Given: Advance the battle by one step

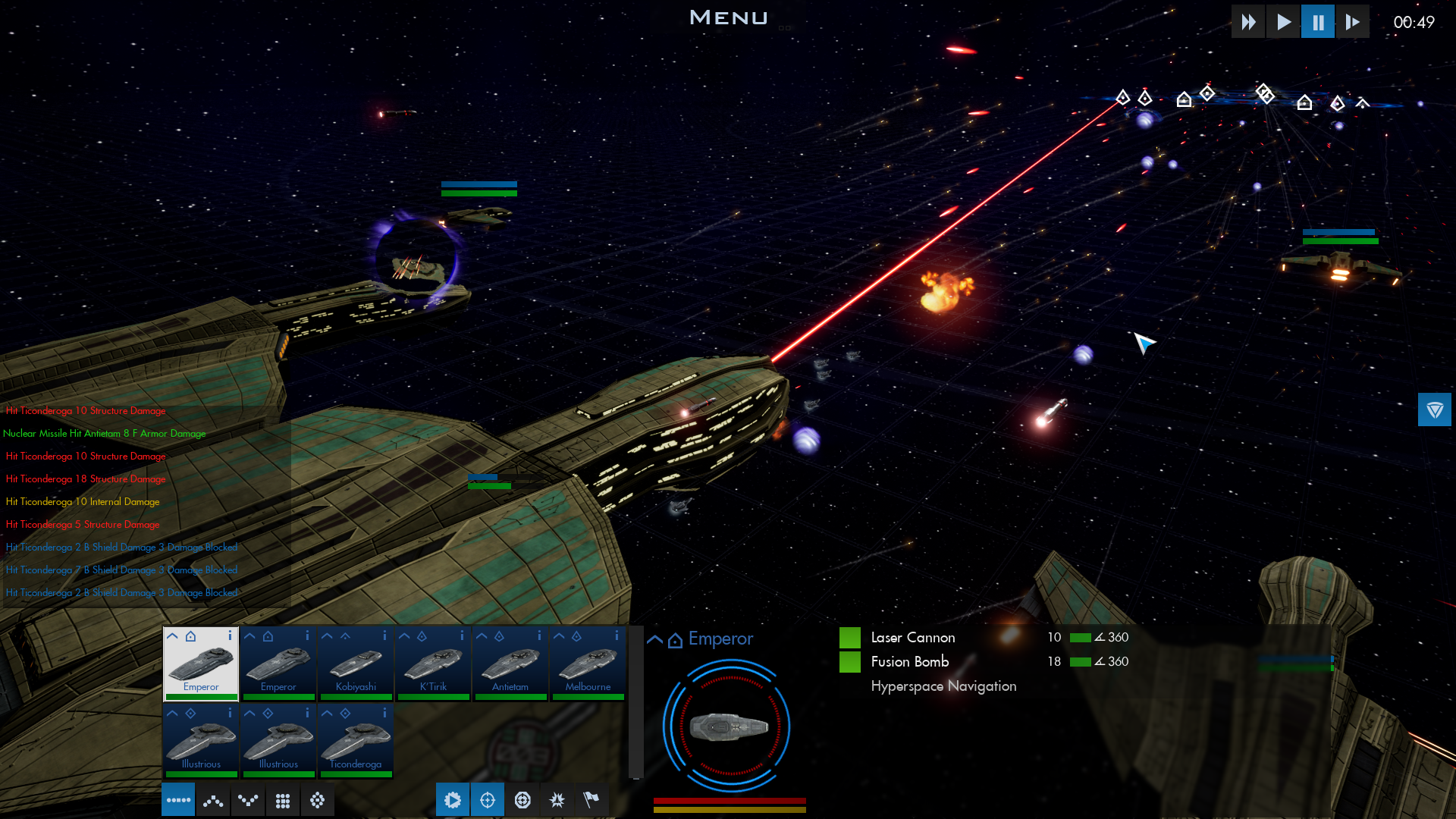Looking at the screenshot, I should (x=1353, y=22).
